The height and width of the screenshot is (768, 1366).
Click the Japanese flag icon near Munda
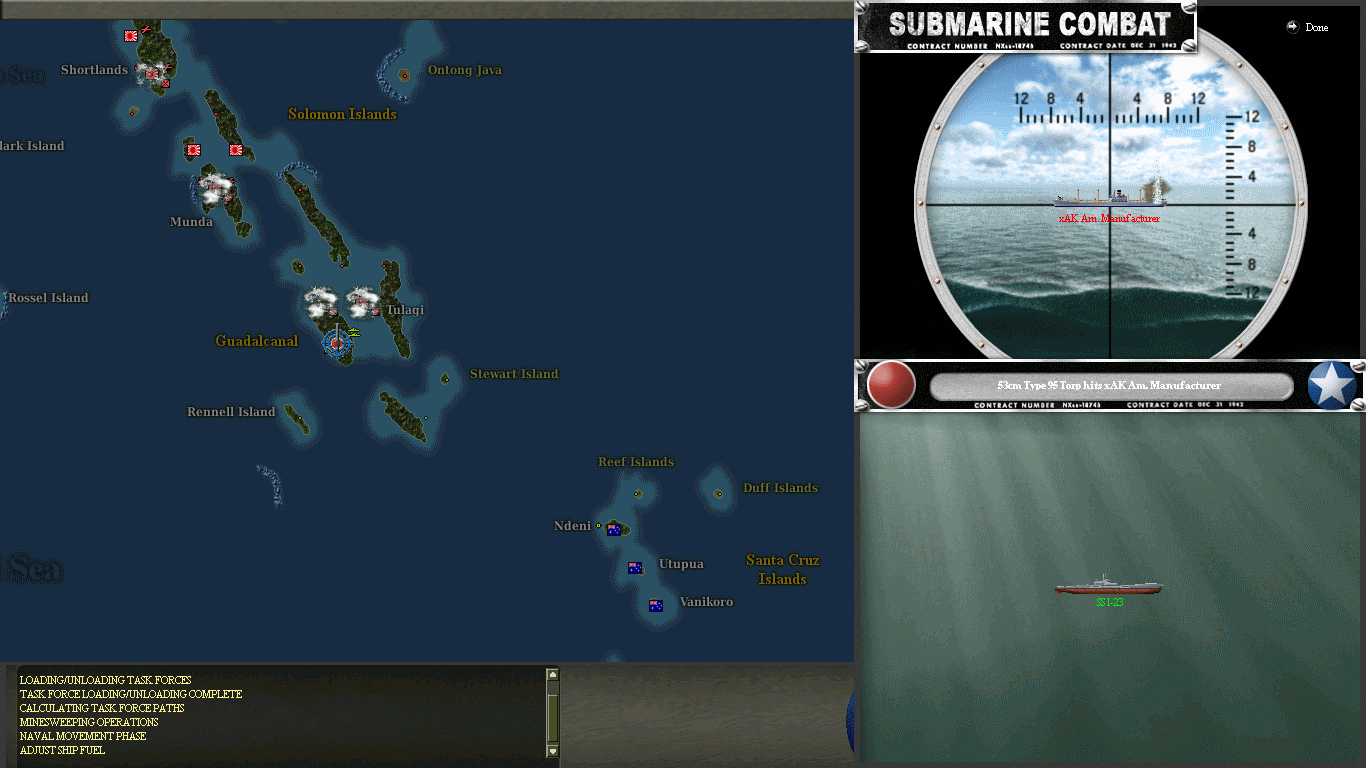pyautogui.click(x=193, y=150)
